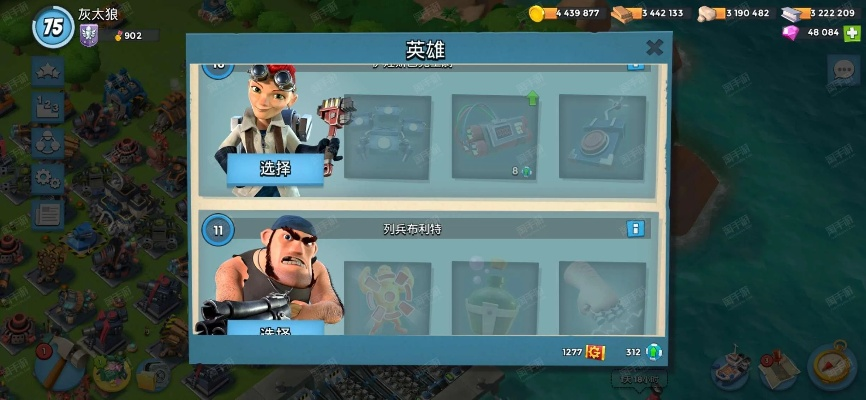Screen dimensions: 866x400
Task: Buy more diamonds with green plus
Action: click(851, 33)
